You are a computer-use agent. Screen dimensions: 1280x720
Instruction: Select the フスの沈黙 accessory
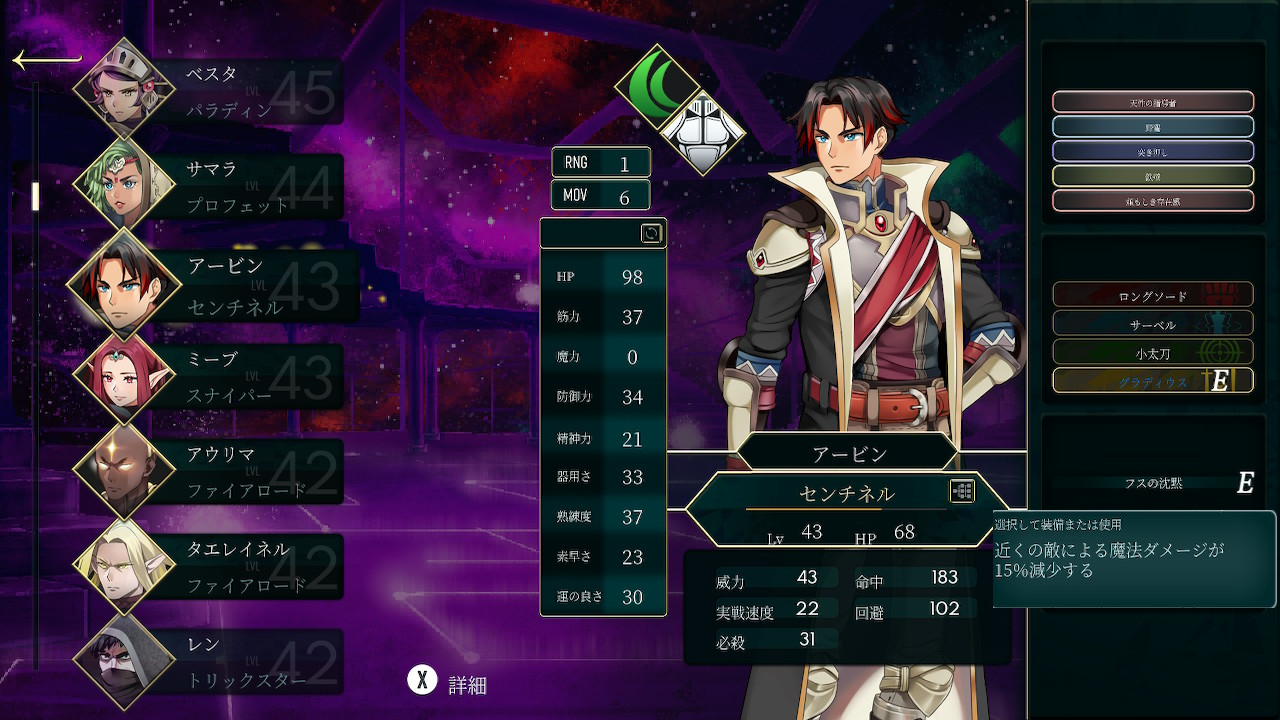1152,483
